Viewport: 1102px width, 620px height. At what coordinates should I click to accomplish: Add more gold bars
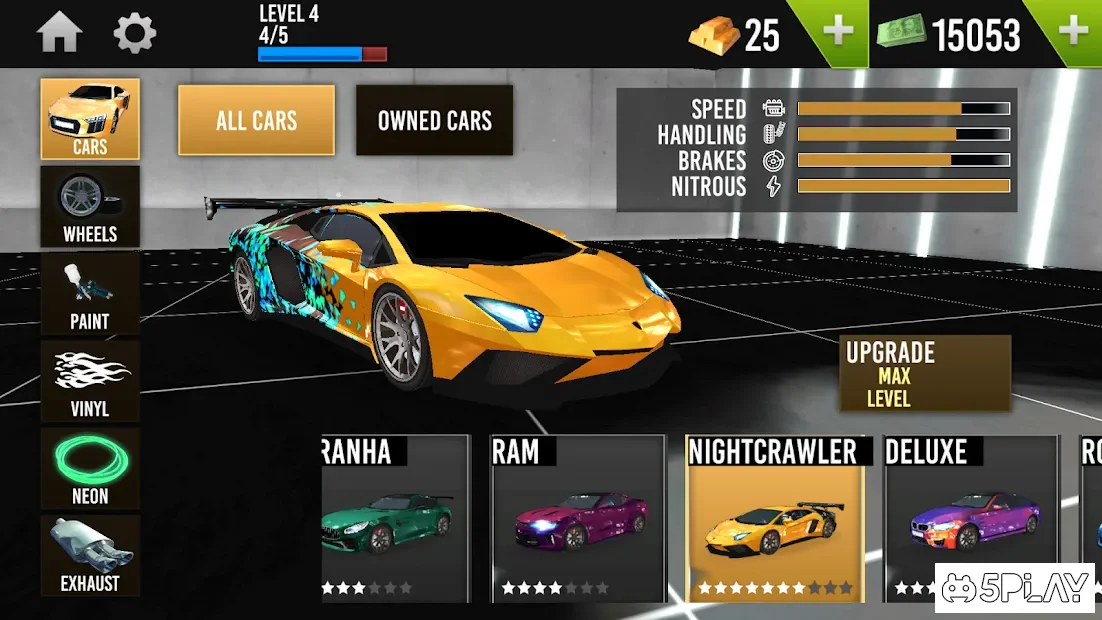point(837,32)
